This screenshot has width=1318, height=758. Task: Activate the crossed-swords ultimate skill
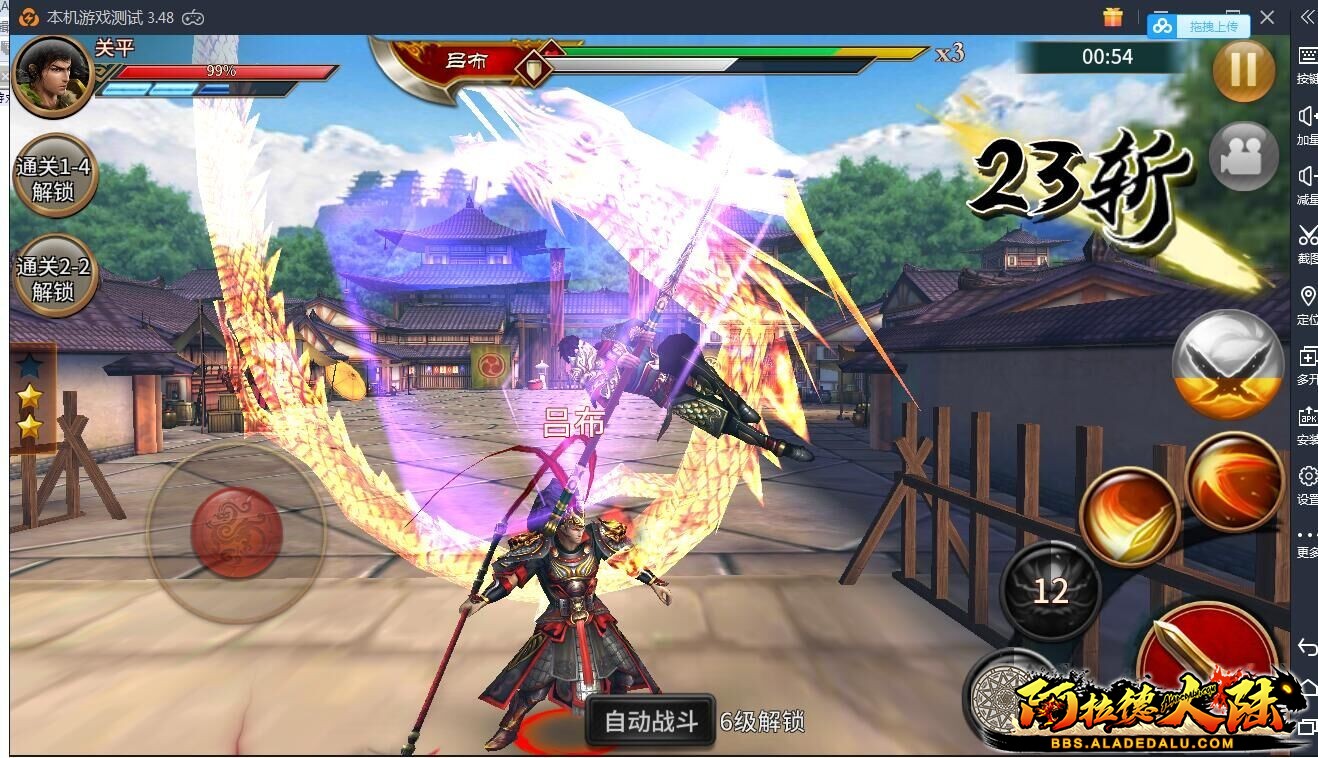[x=1228, y=364]
